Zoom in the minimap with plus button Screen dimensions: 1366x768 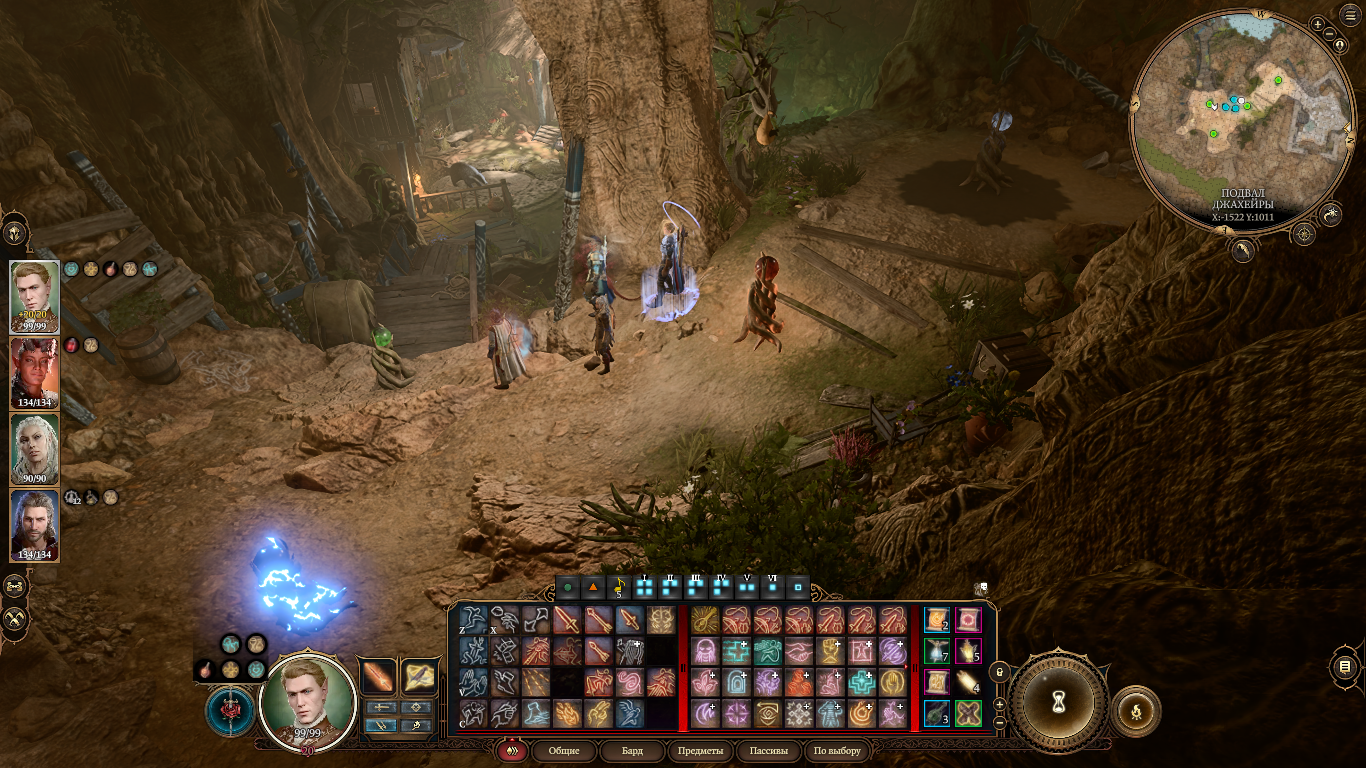(x=1317, y=24)
